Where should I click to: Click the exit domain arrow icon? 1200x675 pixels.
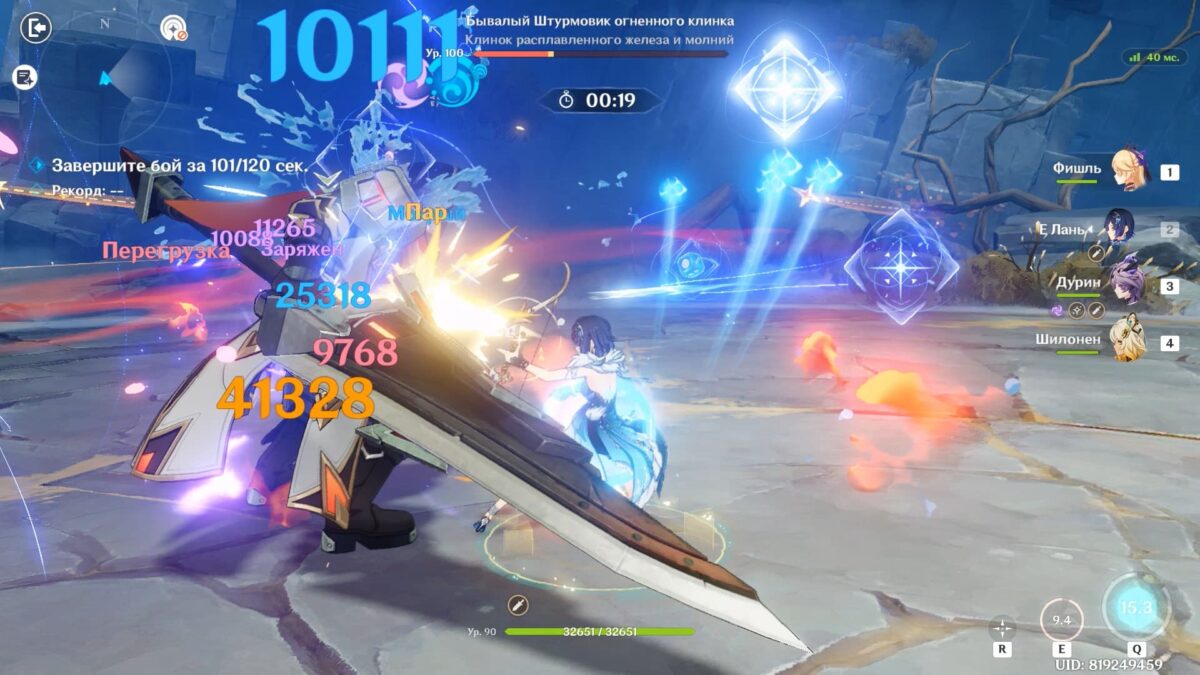coord(35,27)
